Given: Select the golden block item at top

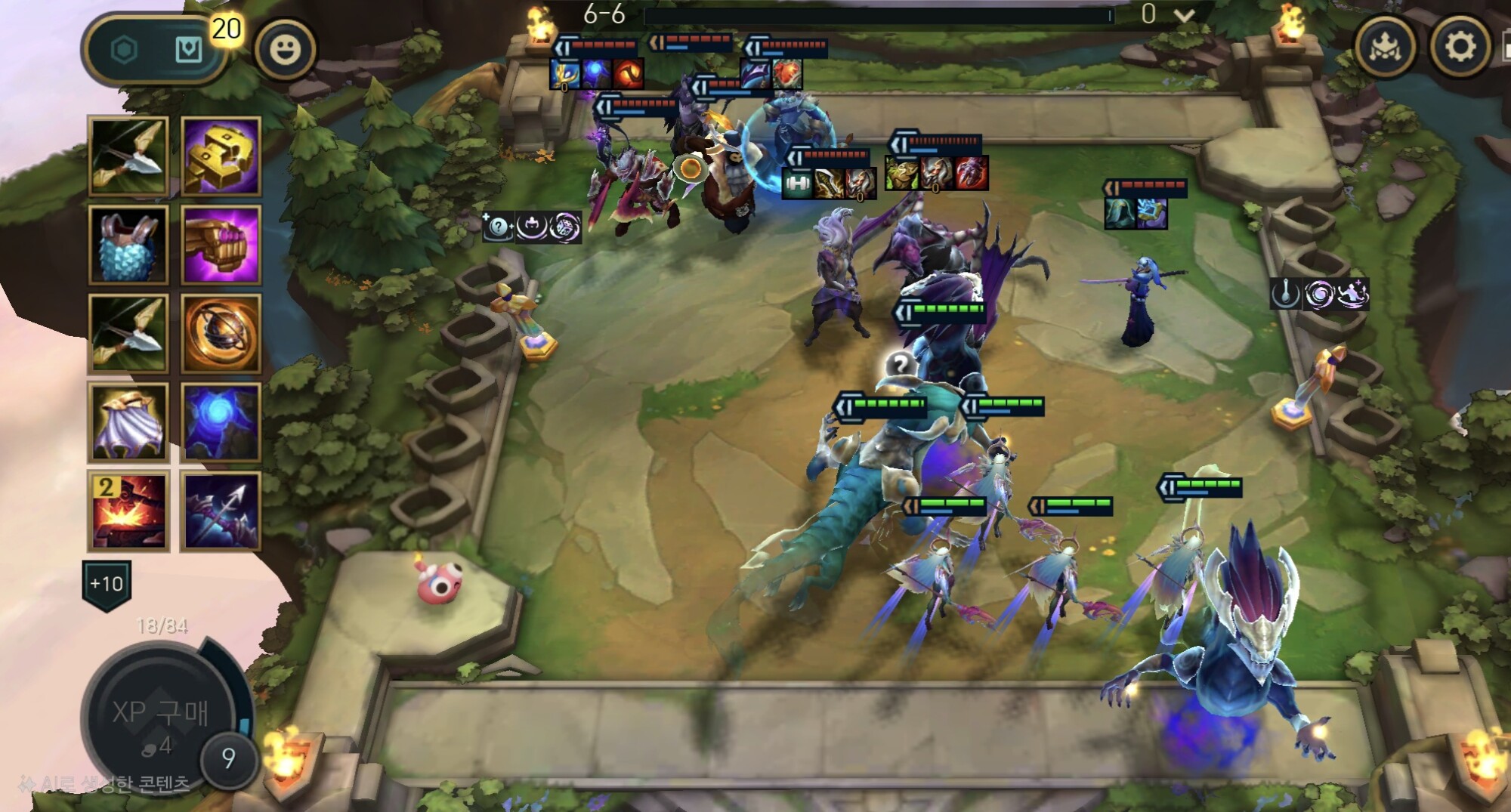Looking at the screenshot, I should 221,156.
